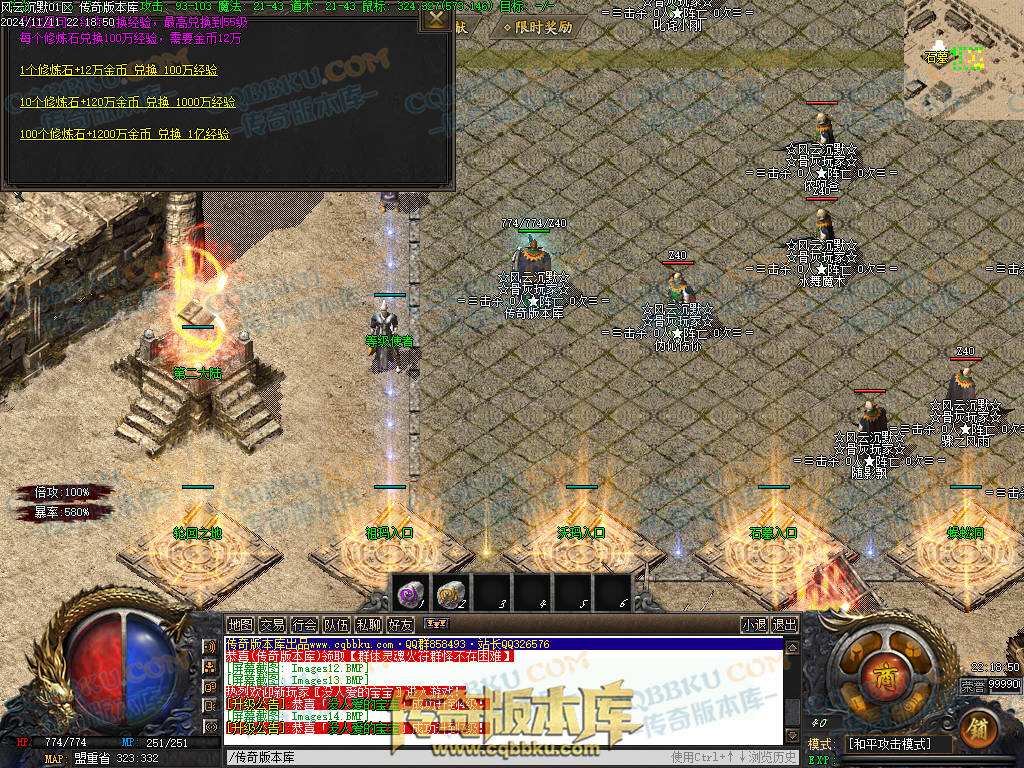Choose the 100 refining stones for 1亿 experience option

click(124, 134)
